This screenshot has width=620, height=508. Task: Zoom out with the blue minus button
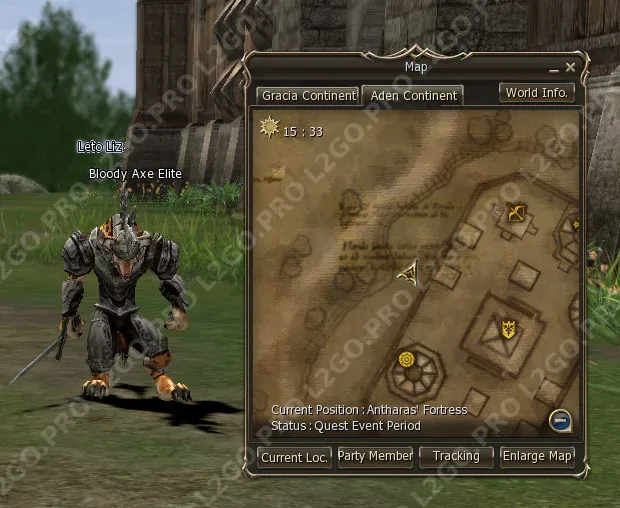(560, 420)
